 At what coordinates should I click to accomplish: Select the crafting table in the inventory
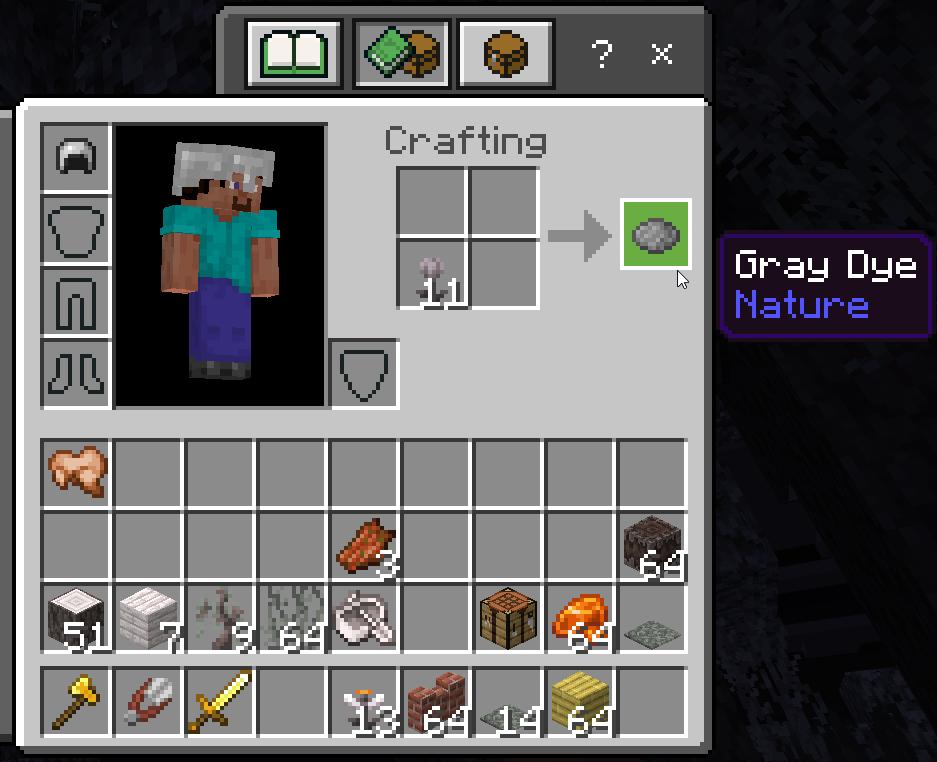pyautogui.click(x=508, y=616)
